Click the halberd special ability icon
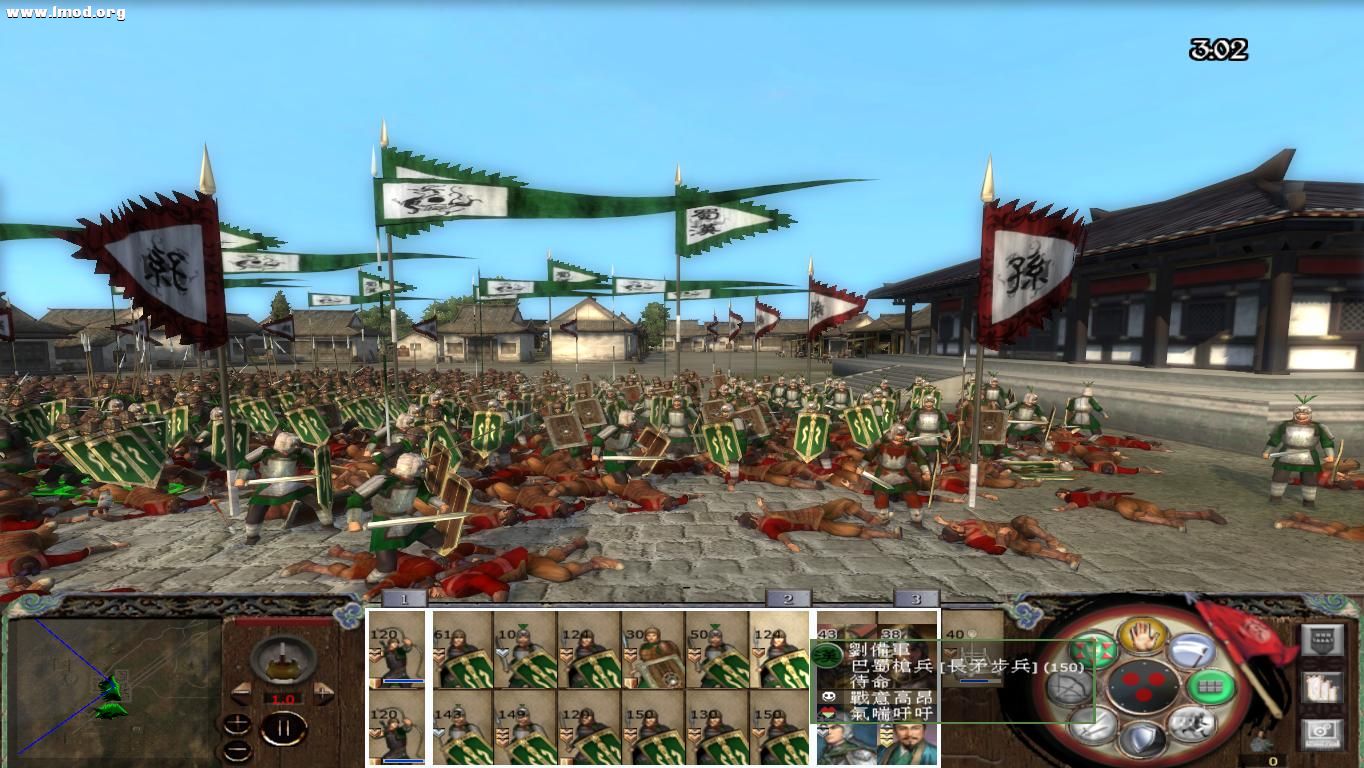 click(1191, 649)
